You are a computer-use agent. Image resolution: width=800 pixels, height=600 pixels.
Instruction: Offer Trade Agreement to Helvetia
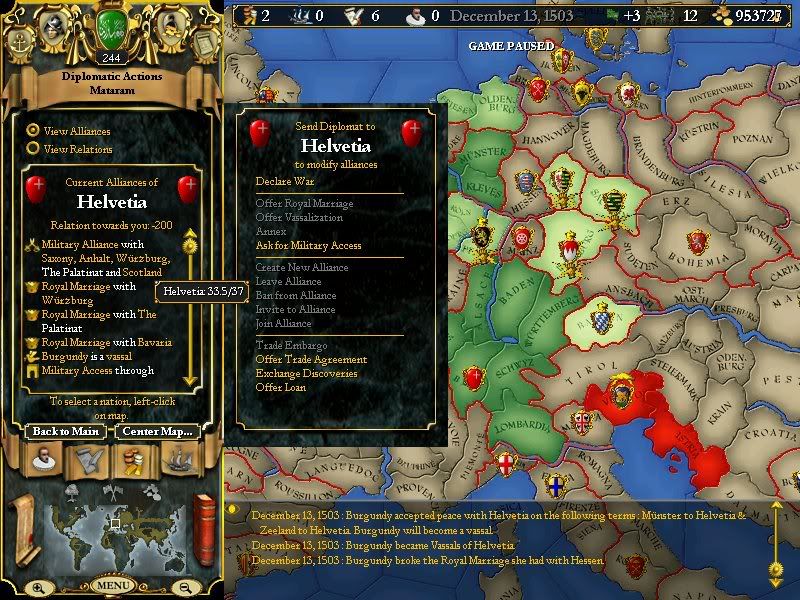pyautogui.click(x=311, y=359)
